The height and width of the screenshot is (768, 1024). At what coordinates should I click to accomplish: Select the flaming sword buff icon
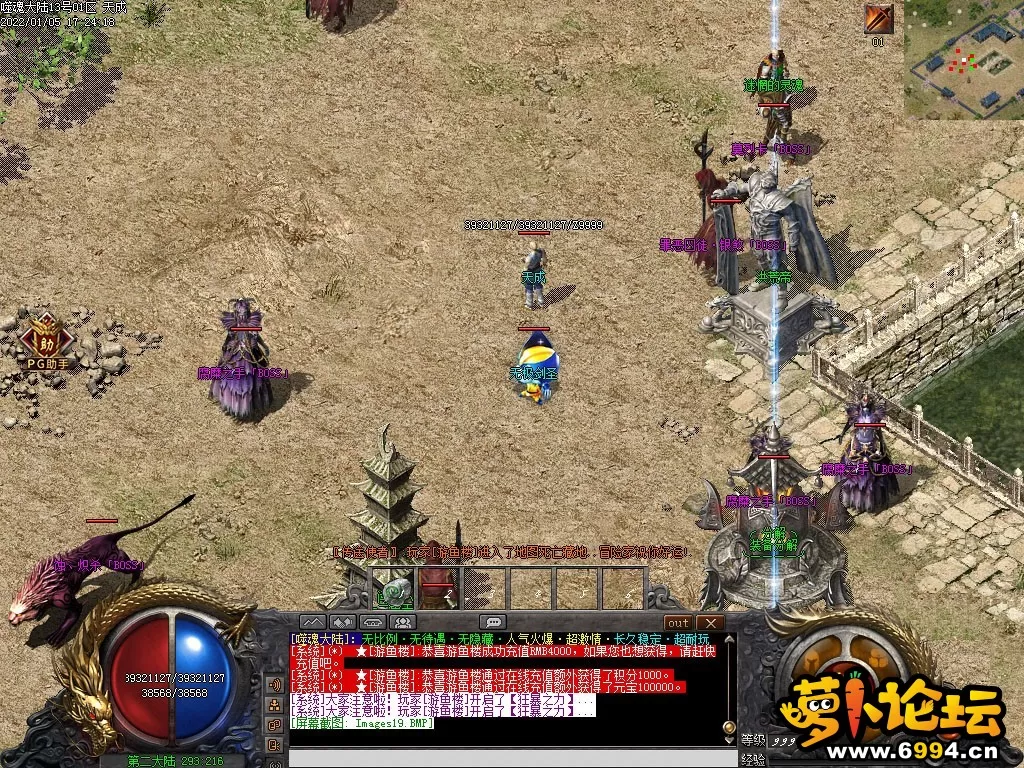pos(879,19)
